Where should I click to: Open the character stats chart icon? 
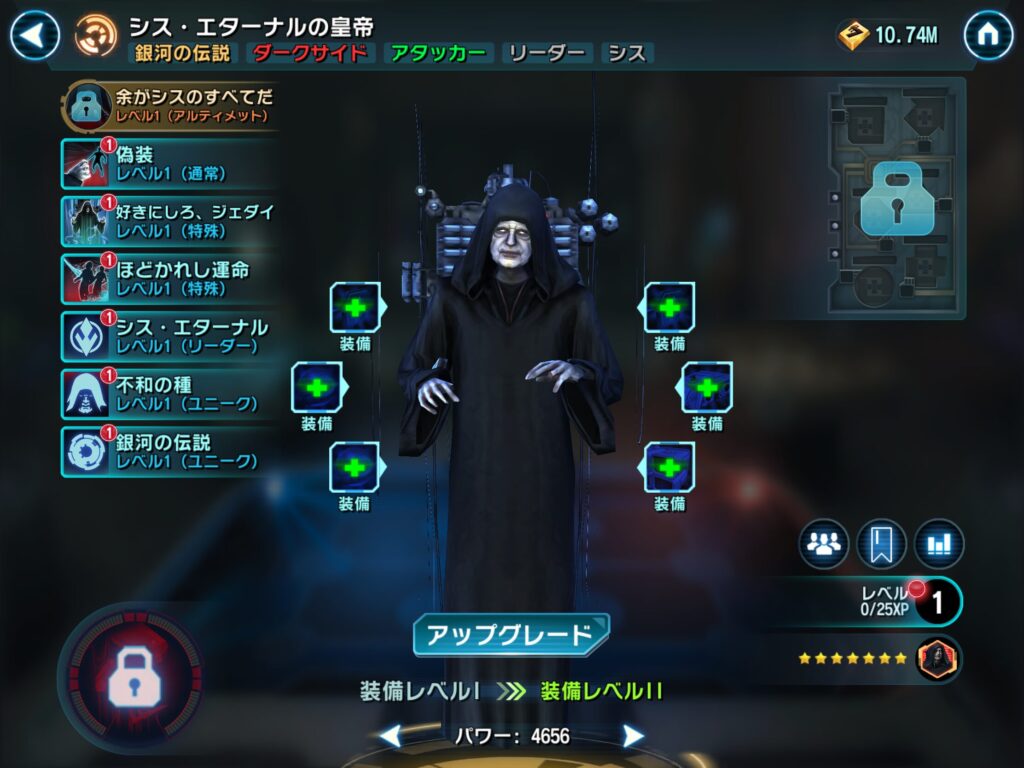[939, 544]
